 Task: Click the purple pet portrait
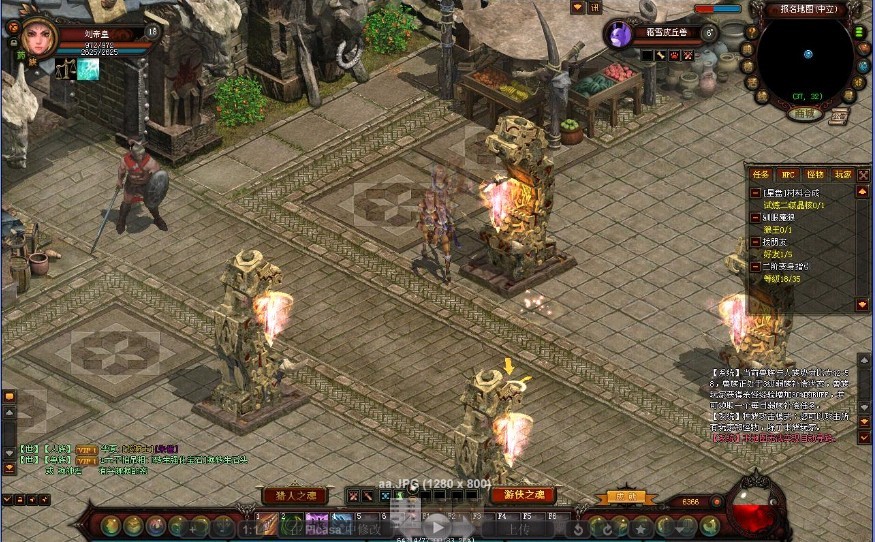[x=620, y=35]
